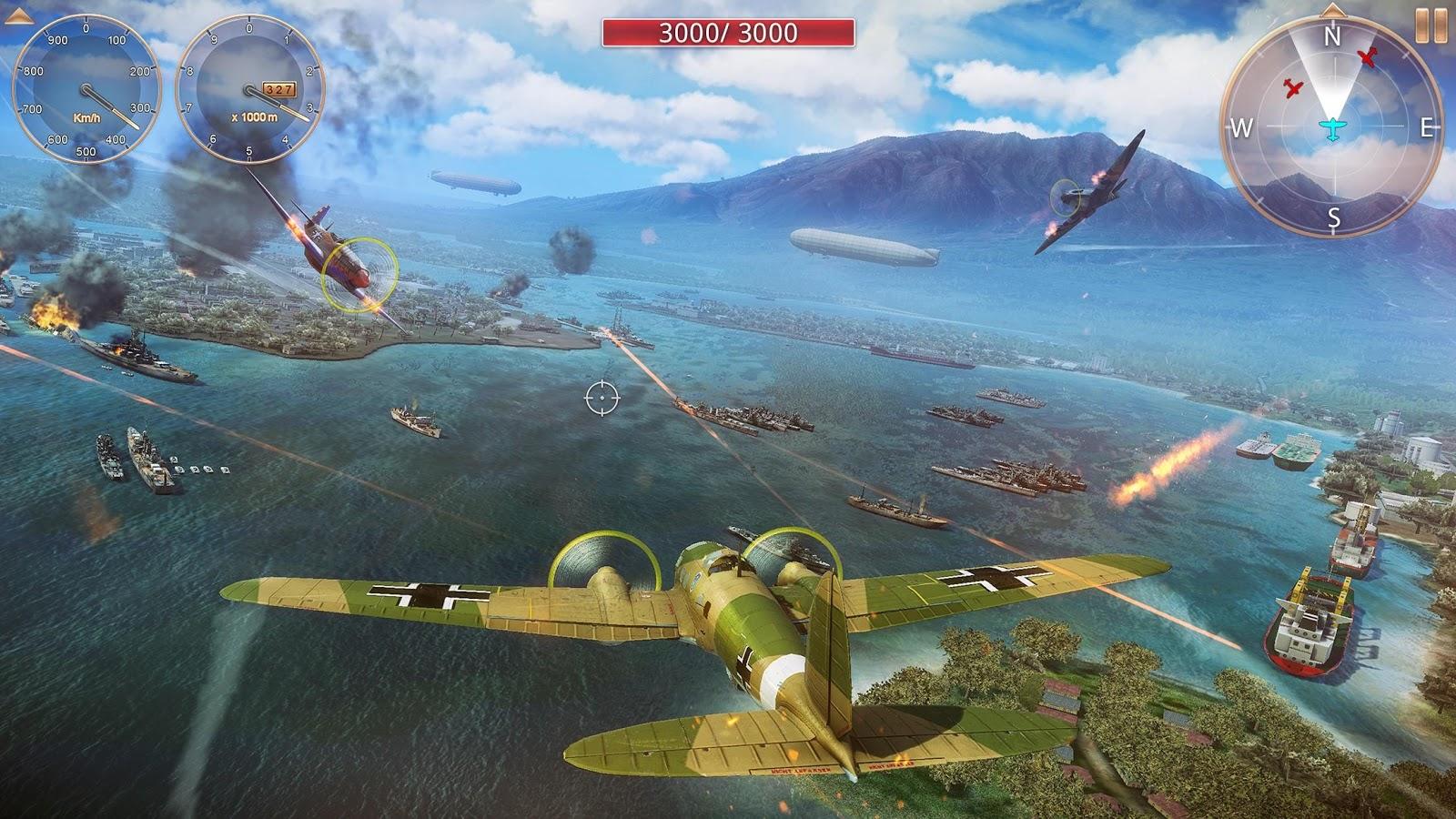Pause the game with the bronze pause button
The height and width of the screenshot is (819, 1456).
(x=1431, y=25)
